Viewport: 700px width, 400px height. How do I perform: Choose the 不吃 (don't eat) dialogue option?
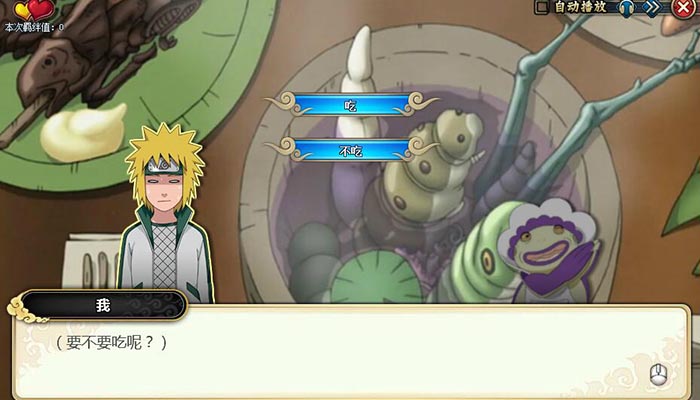point(350,150)
